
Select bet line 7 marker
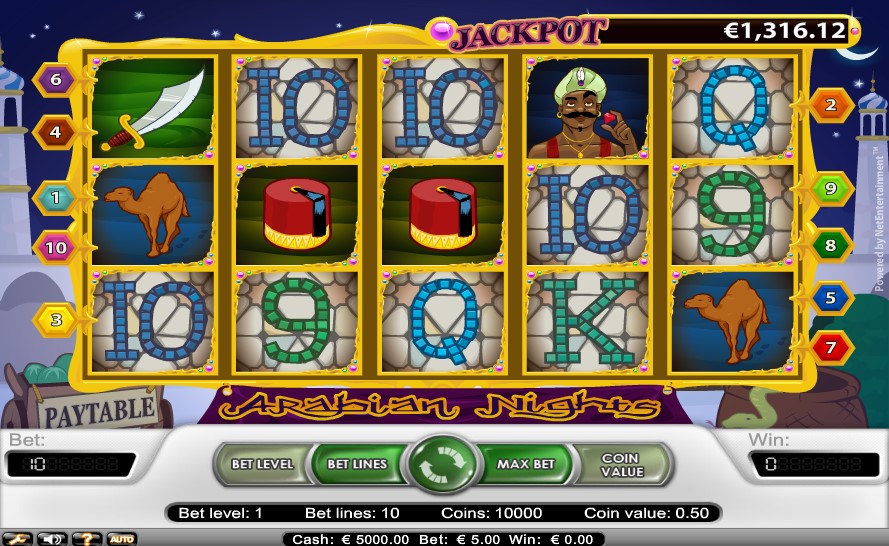tap(831, 348)
